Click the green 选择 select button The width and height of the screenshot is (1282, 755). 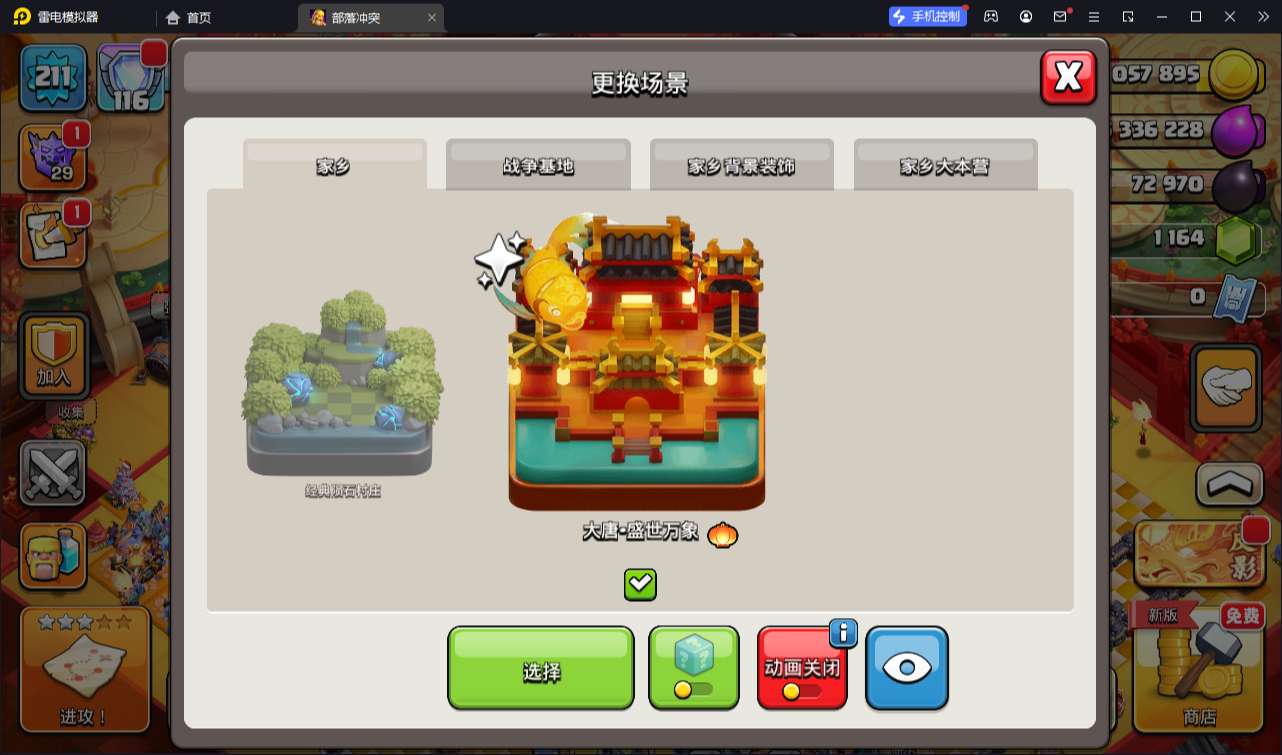(x=540, y=668)
